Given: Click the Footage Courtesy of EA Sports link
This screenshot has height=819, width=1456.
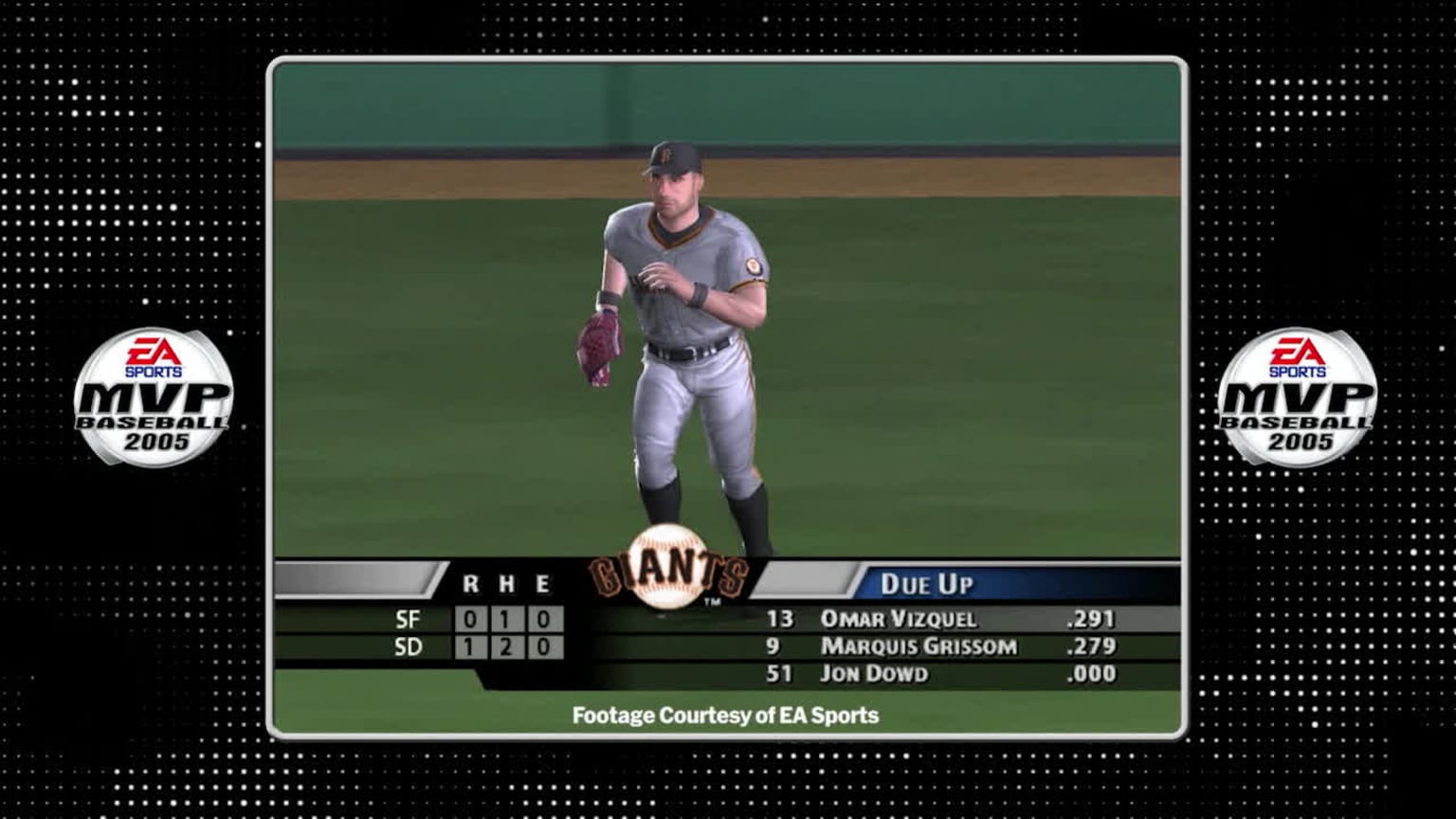Looking at the screenshot, I should point(725,716).
